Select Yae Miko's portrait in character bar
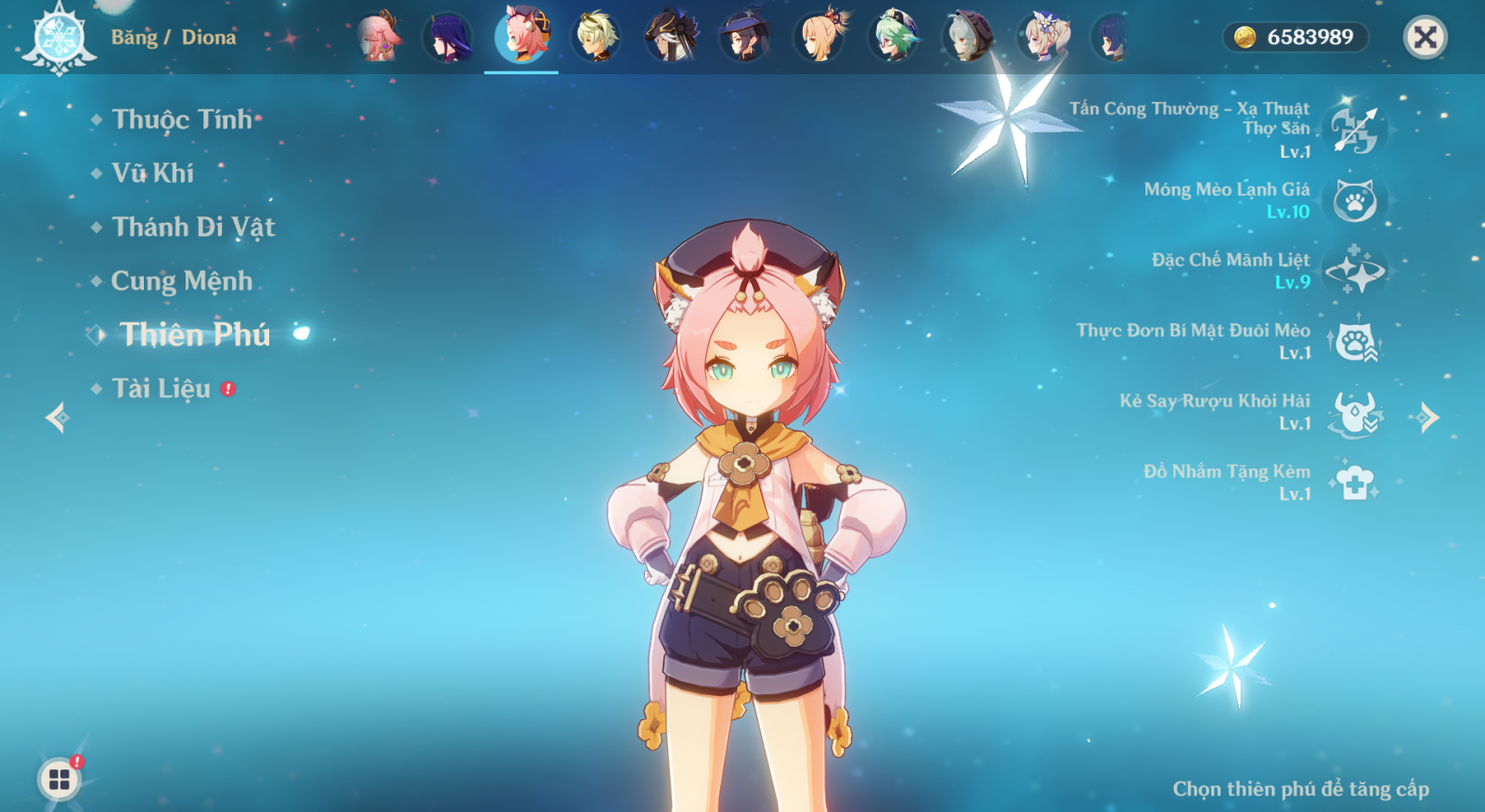Screen dimensions: 1485x812 point(379,37)
